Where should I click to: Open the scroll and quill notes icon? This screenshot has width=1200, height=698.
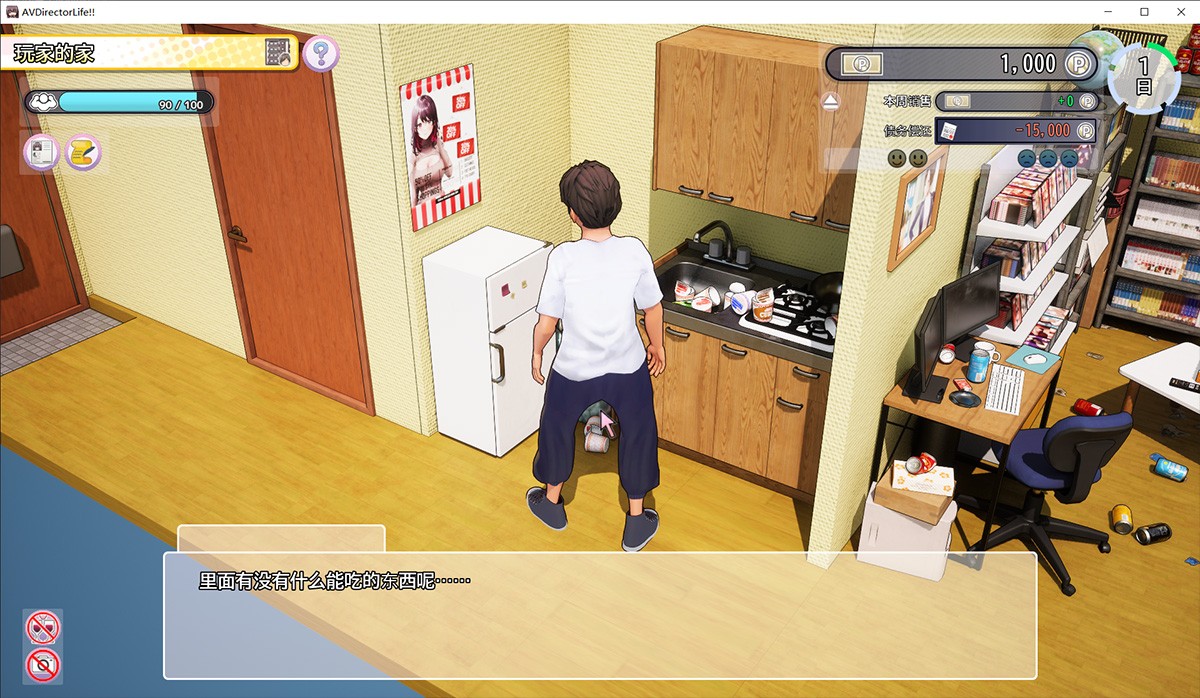pos(84,153)
